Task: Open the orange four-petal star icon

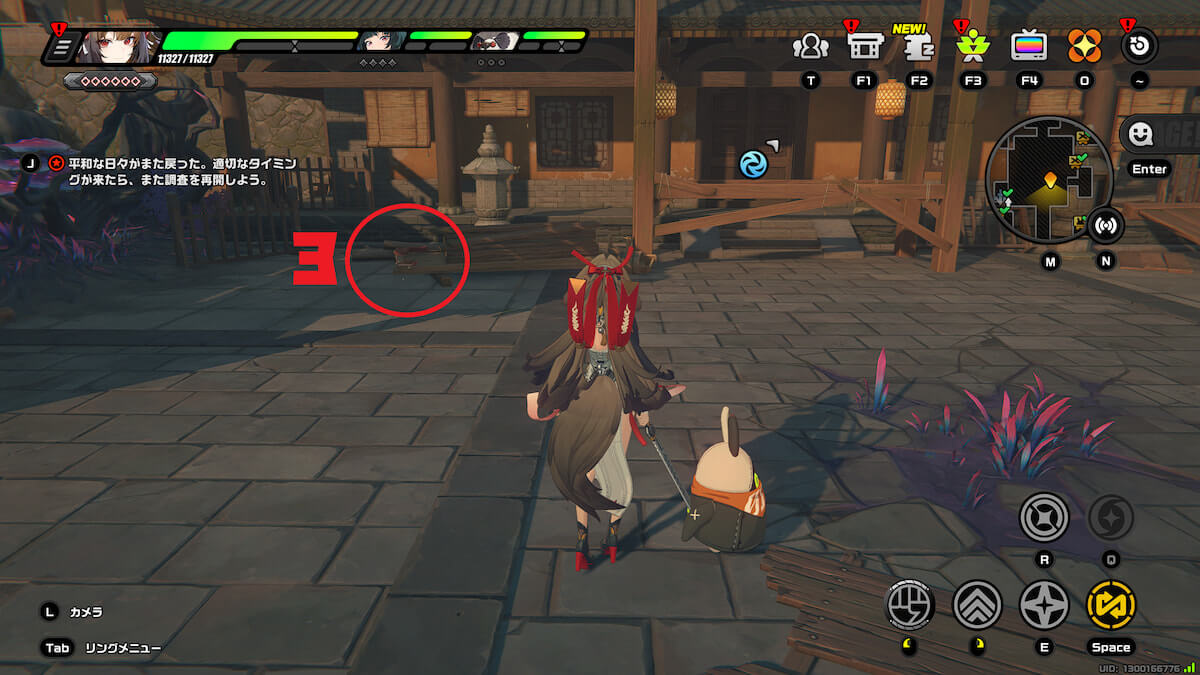Action: (x=1084, y=46)
